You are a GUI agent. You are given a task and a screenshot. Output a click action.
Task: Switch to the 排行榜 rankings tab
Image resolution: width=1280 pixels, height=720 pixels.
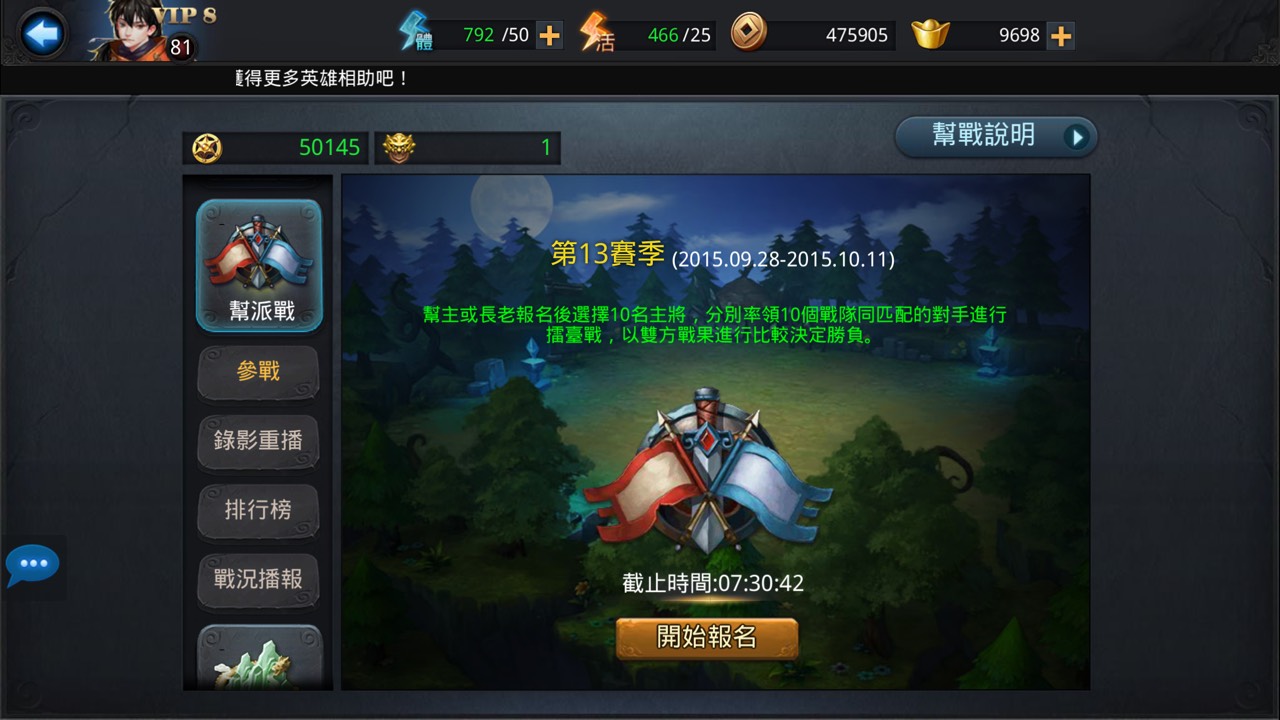pyautogui.click(x=258, y=511)
